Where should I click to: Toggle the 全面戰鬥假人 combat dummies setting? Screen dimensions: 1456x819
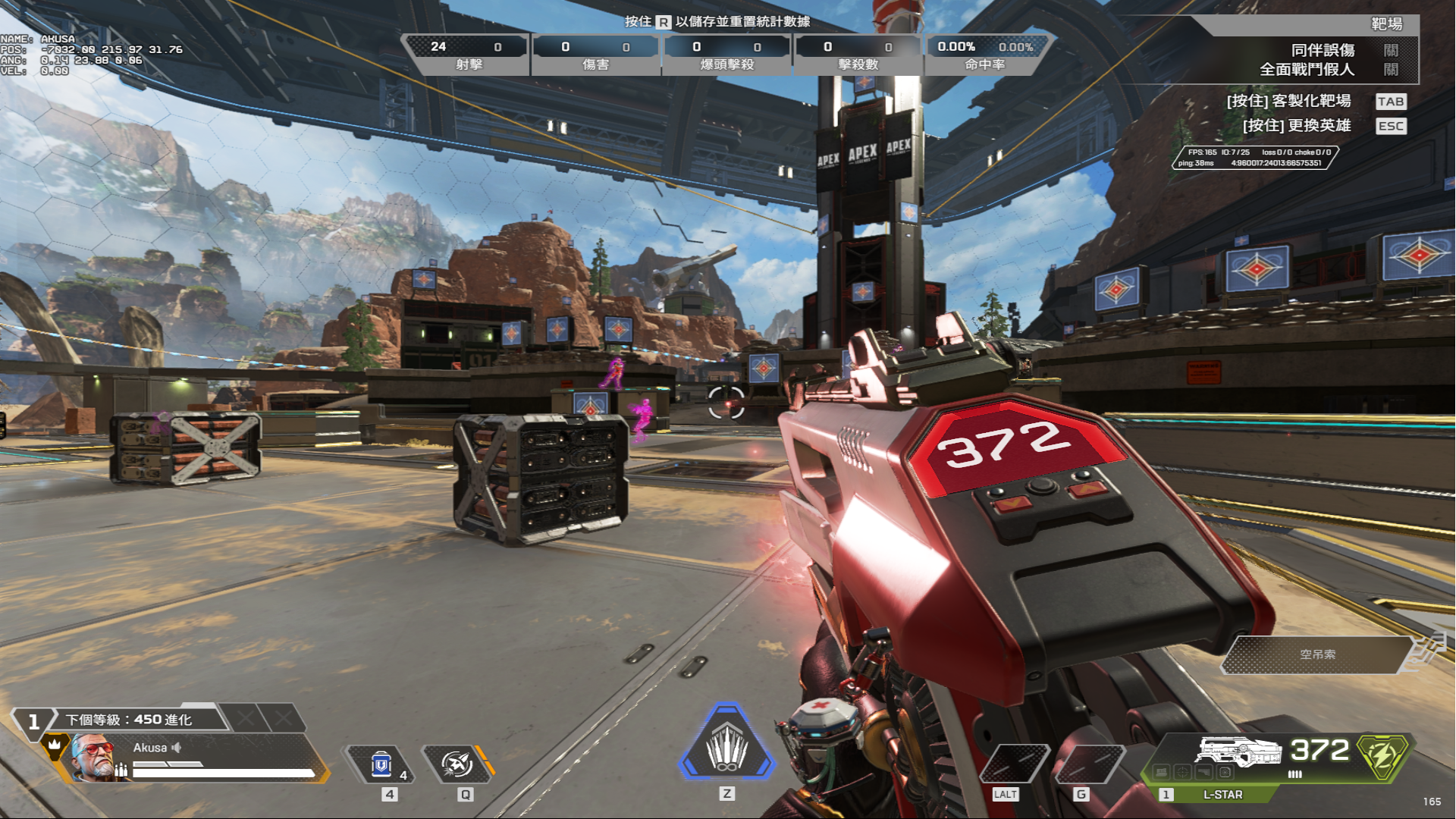pyautogui.click(x=1390, y=70)
